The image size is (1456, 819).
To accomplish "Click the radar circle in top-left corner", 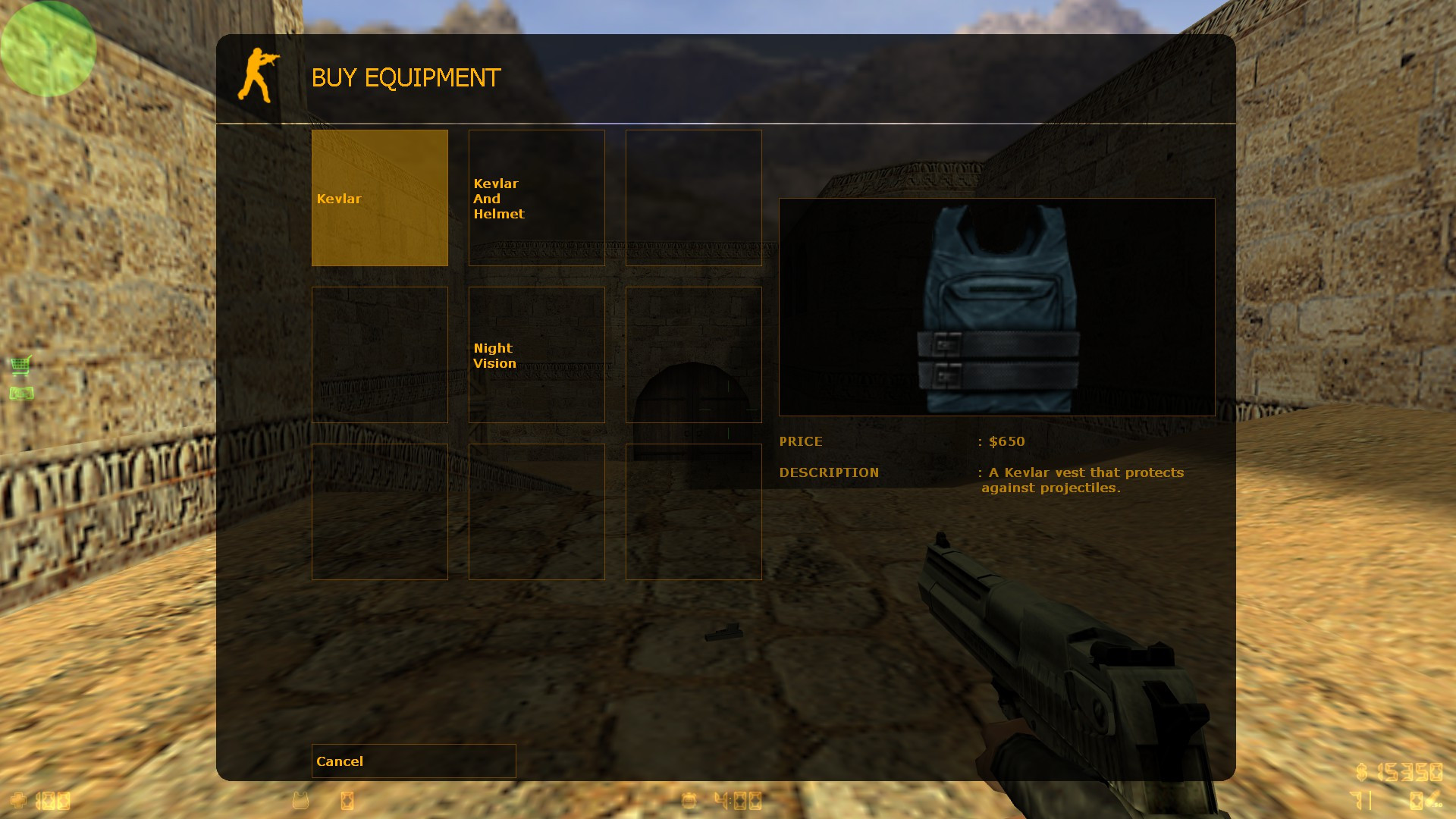I will [x=49, y=49].
